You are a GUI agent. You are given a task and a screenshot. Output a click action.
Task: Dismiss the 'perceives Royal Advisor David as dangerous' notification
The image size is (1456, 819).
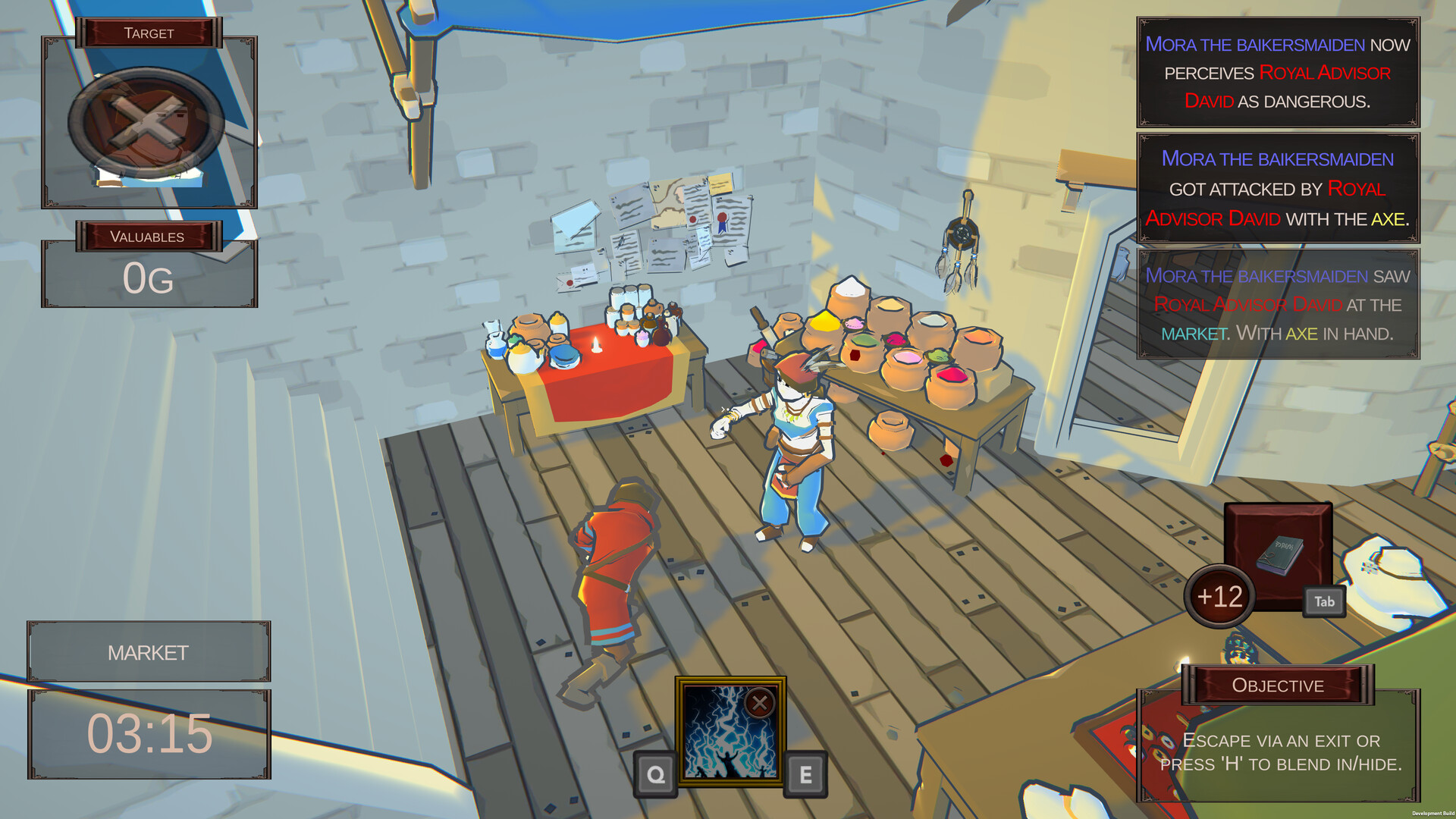point(1277,74)
